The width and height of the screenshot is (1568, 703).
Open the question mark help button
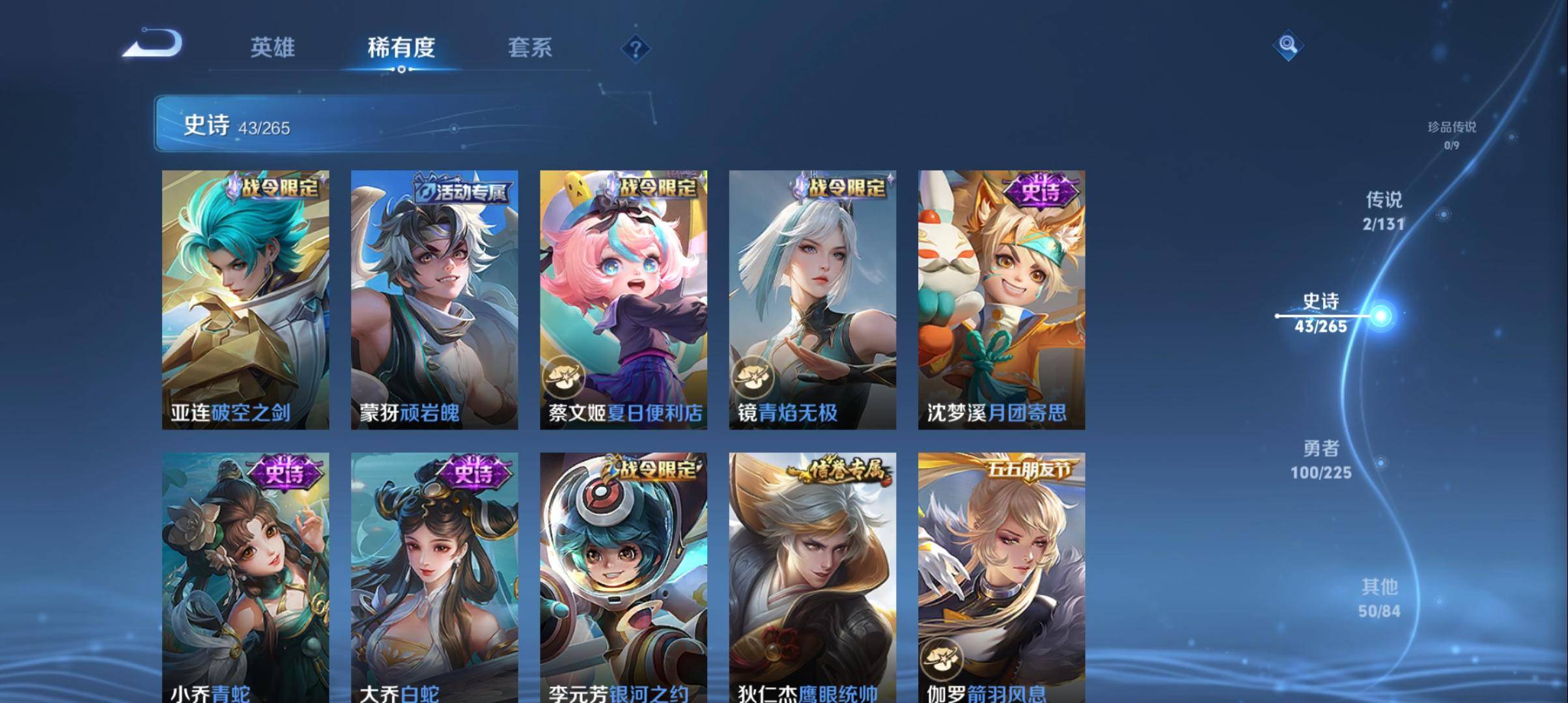coord(636,49)
